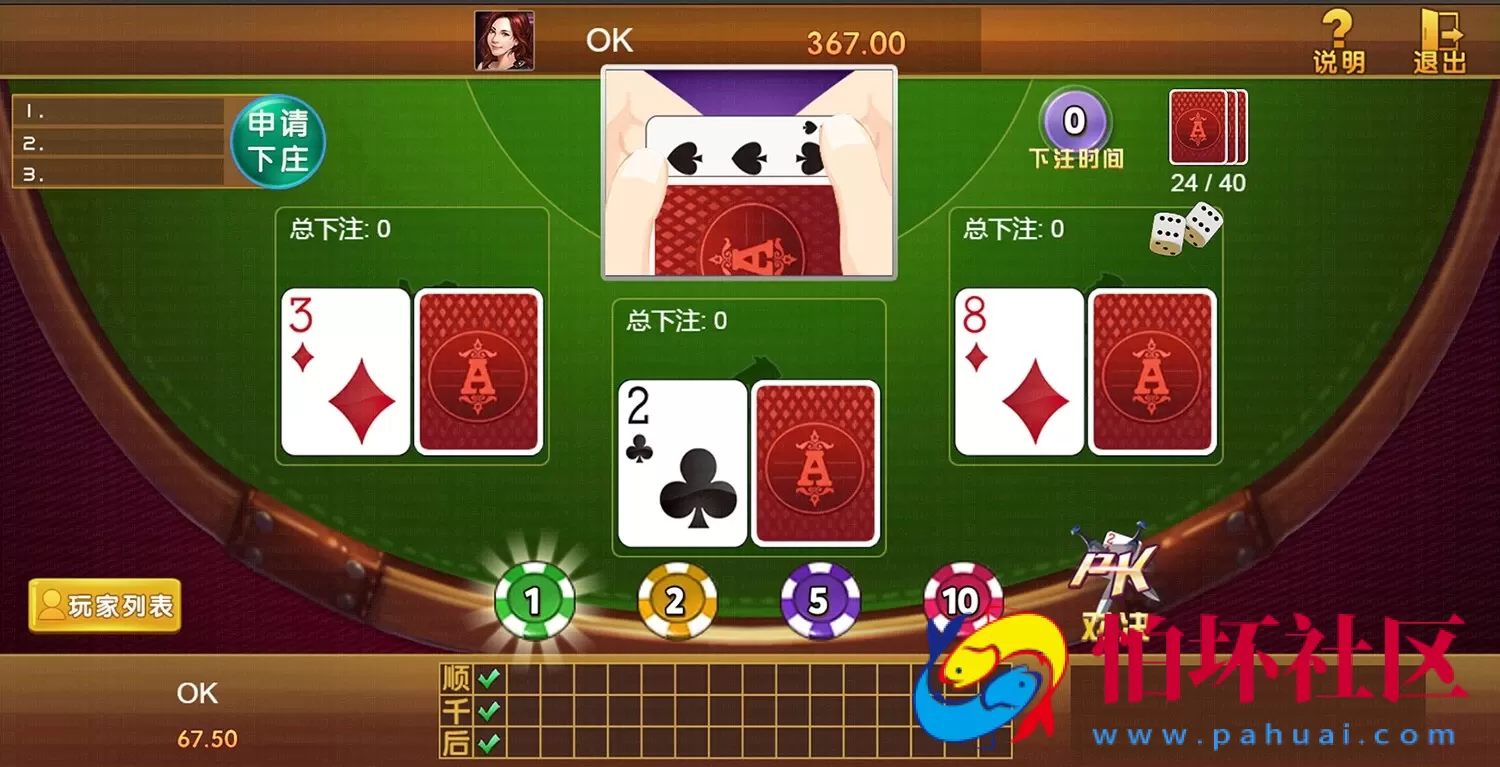The width and height of the screenshot is (1500, 767).
Task: Select the pink 10 betting chip
Action: pyautogui.click(x=960, y=600)
